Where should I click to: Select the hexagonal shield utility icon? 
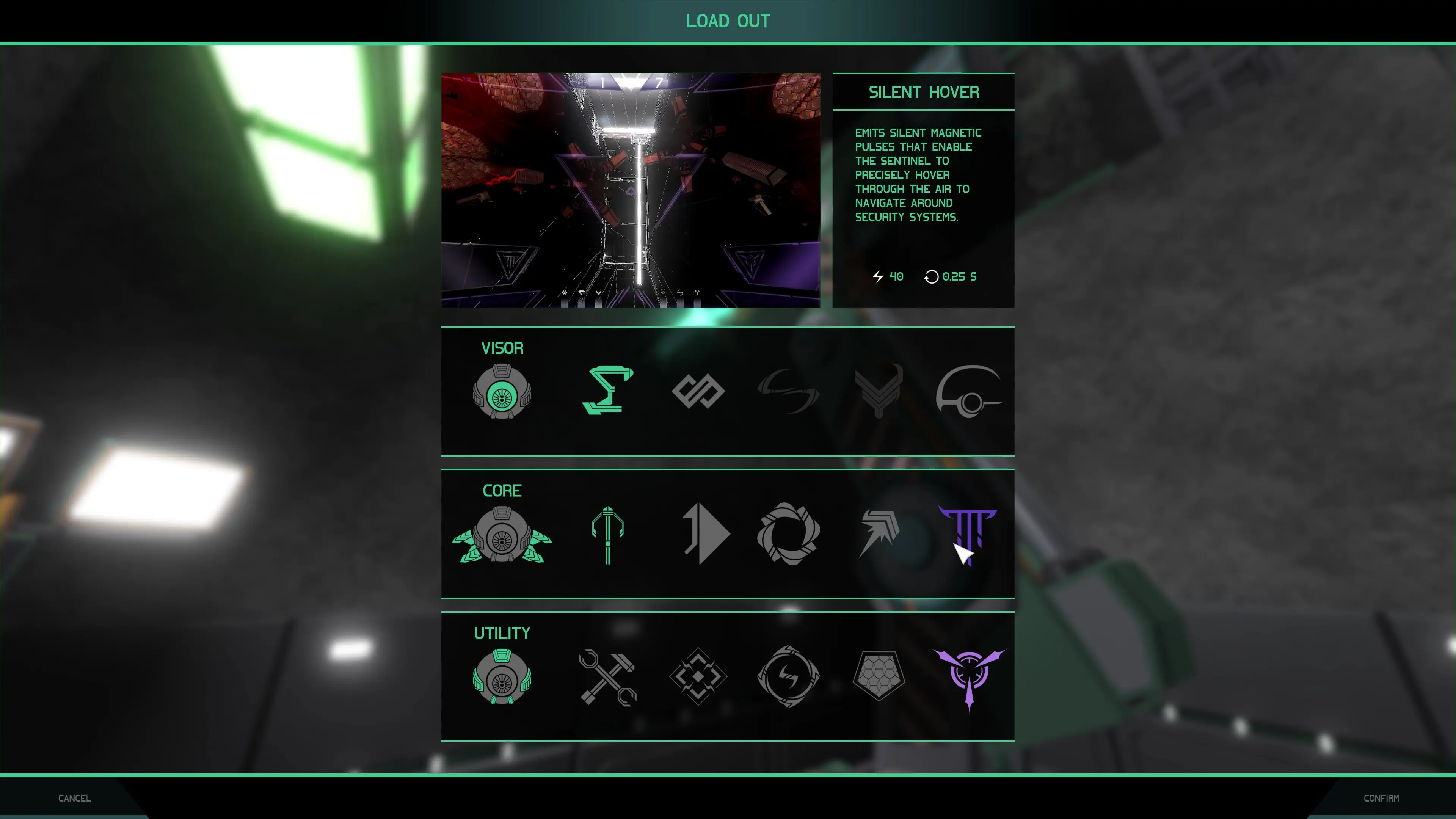(x=880, y=675)
